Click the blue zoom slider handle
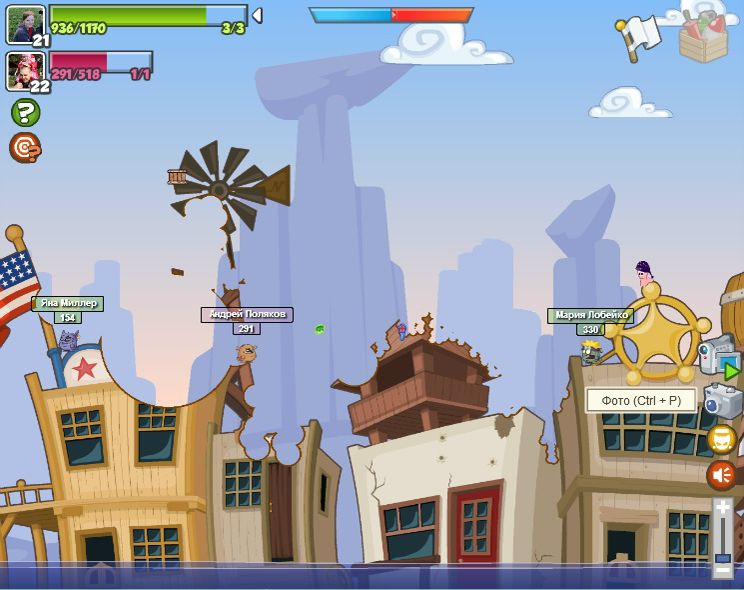Viewport: 744px width, 590px height. point(722,558)
